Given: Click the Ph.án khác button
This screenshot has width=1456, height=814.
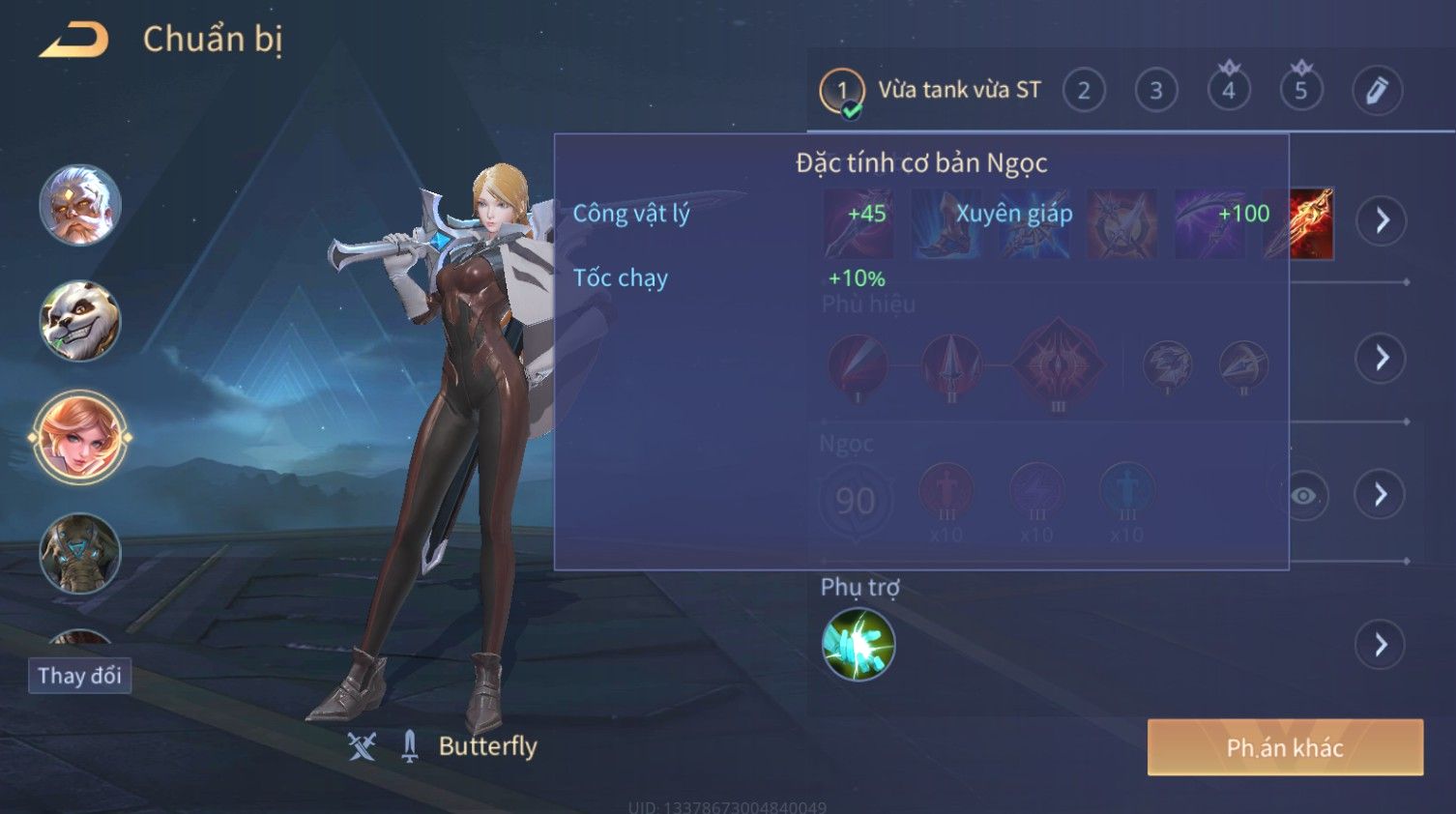Looking at the screenshot, I should pyautogui.click(x=1285, y=747).
